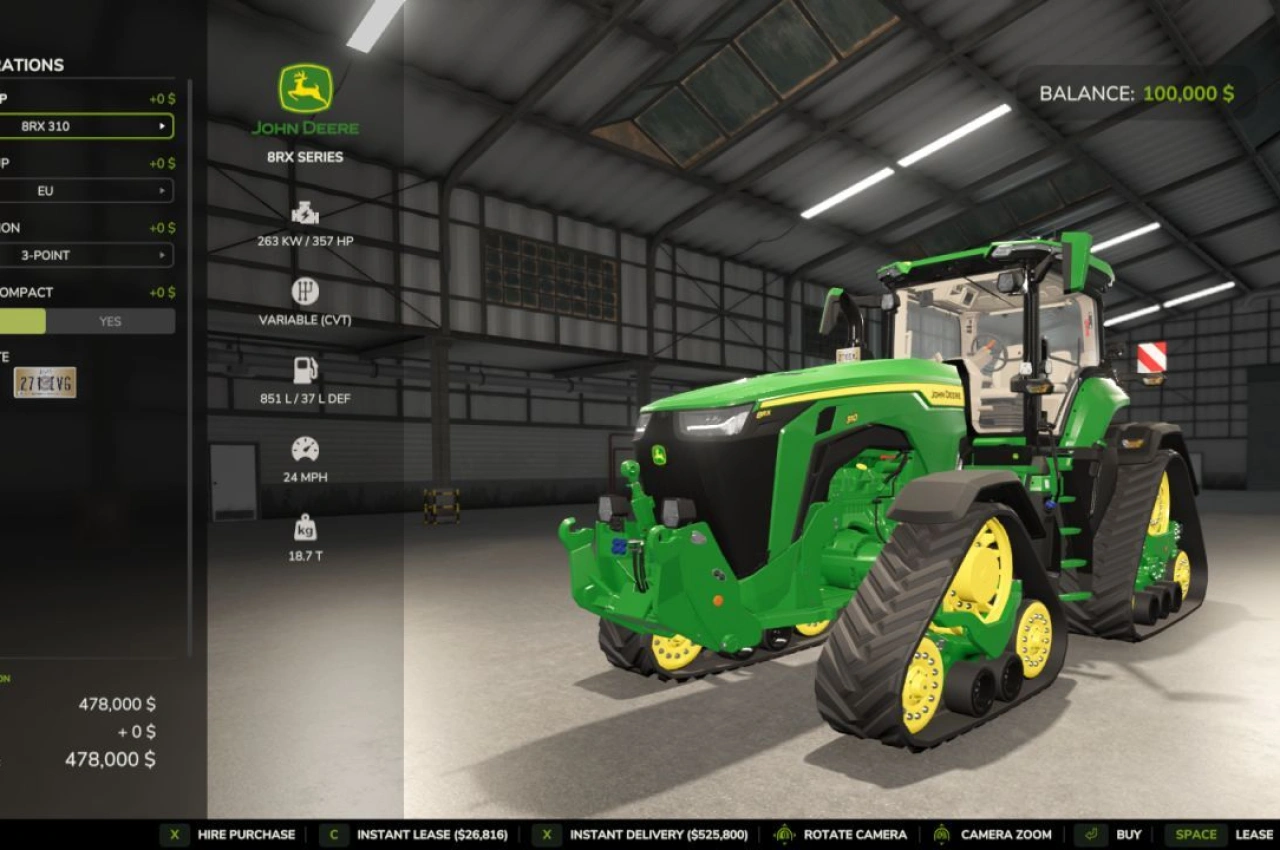This screenshot has width=1280, height=850.
Task: Click the camera zoom icon in the bottom bar
Action: pos(942,833)
